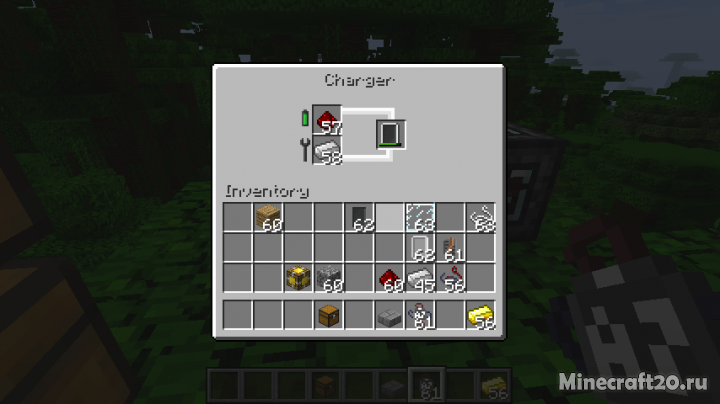Select the yellow lamp block
The height and width of the screenshot is (404, 720).
click(x=298, y=277)
